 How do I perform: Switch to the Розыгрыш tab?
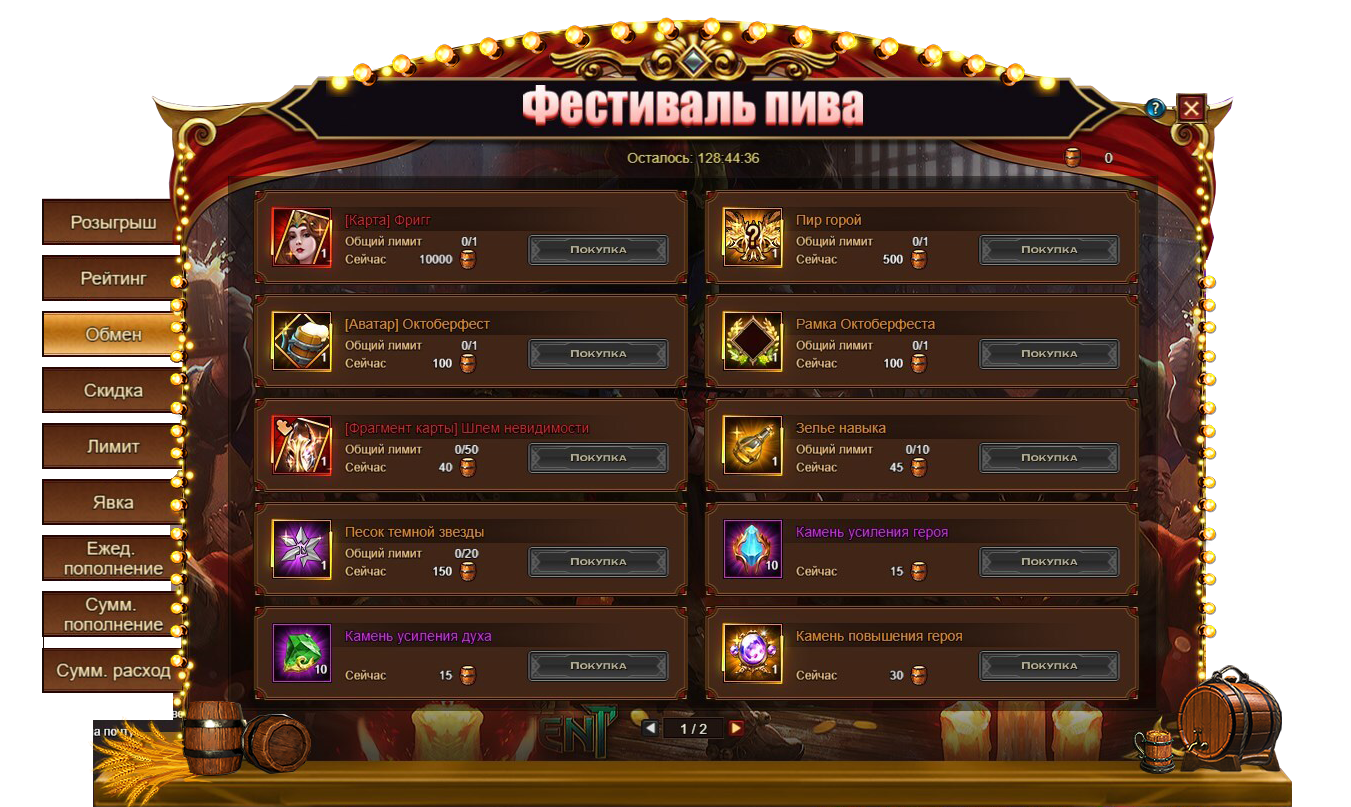[x=112, y=222]
